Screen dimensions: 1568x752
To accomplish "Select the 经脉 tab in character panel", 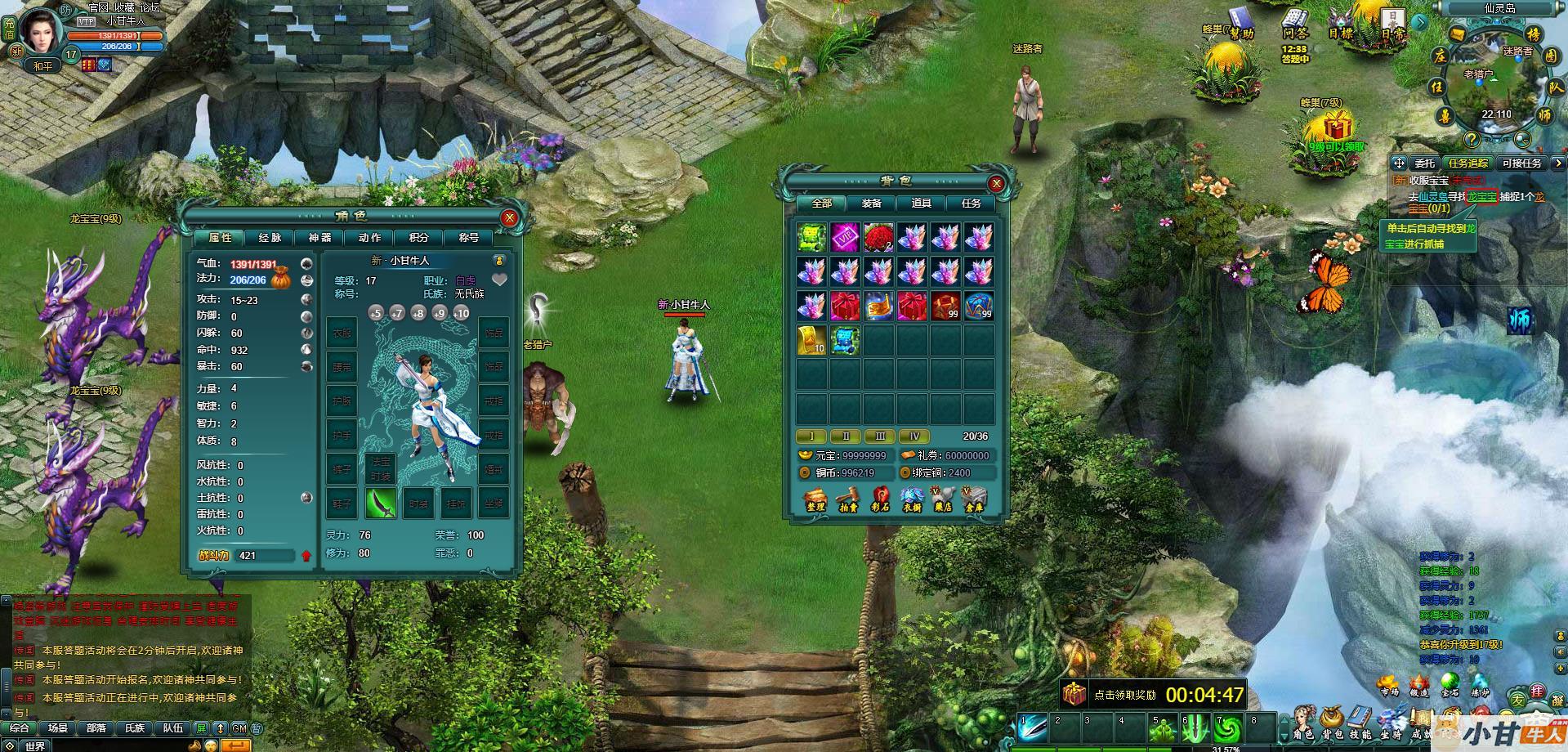I will click(270, 237).
